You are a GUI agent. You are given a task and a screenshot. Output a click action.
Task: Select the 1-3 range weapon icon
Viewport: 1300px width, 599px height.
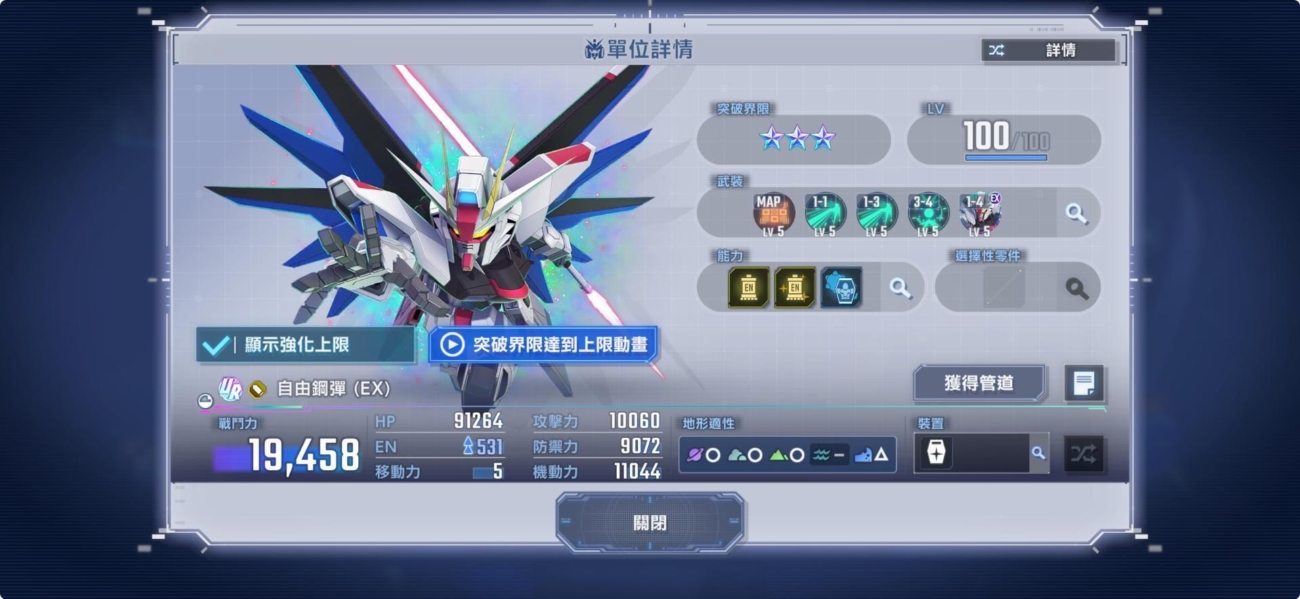tap(877, 213)
